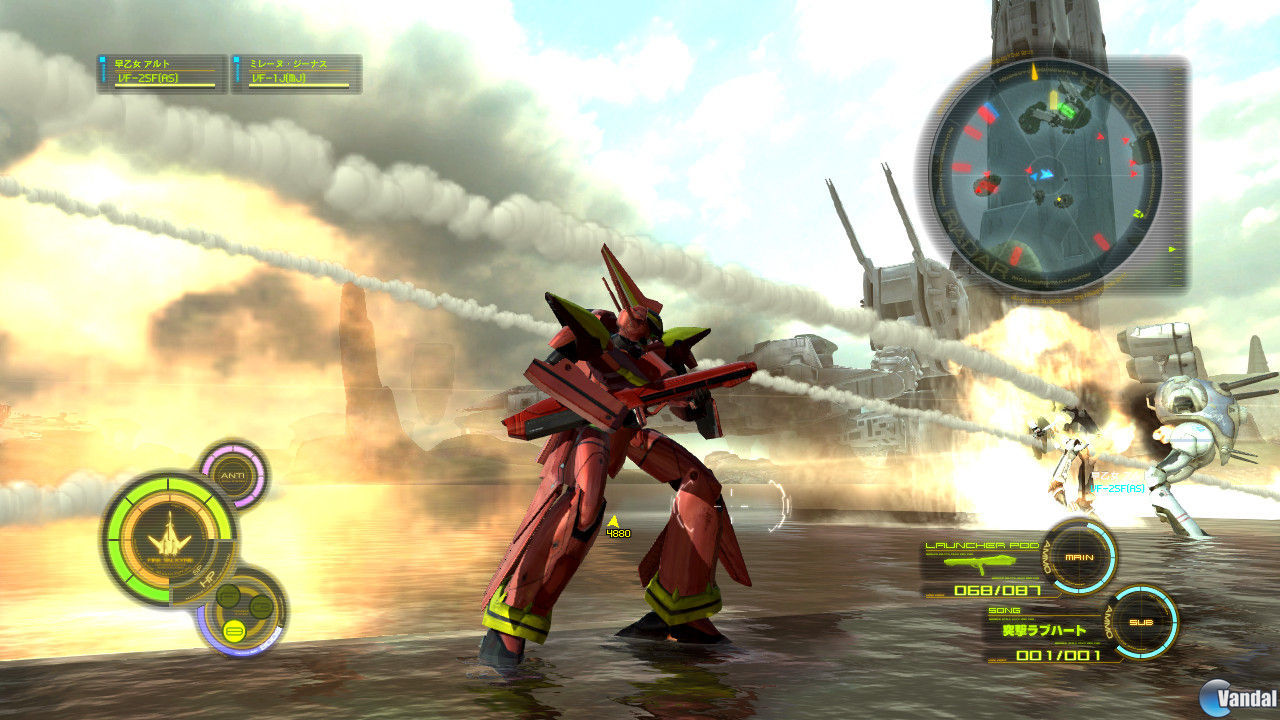This screenshot has width=1280, height=720.
Task: Expand the SUB ammo ring display
Action: (1141, 622)
